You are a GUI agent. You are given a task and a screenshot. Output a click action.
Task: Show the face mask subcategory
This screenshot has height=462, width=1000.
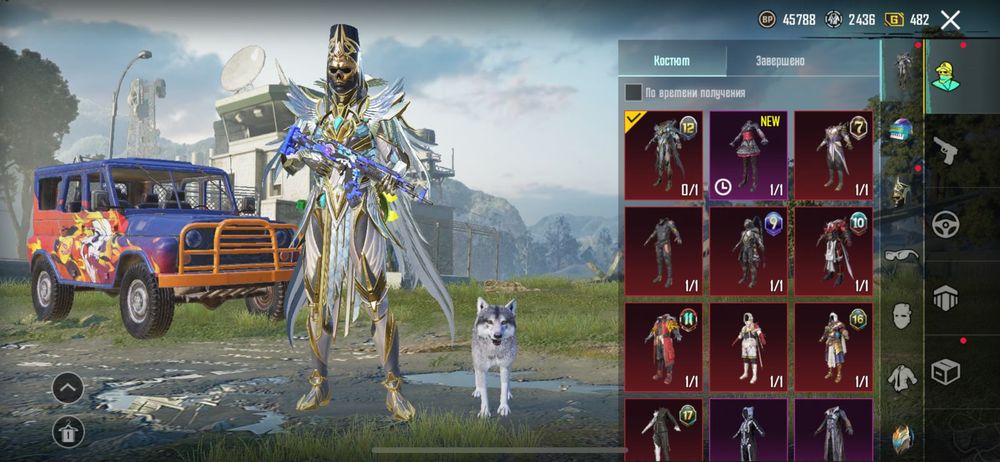(902, 316)
